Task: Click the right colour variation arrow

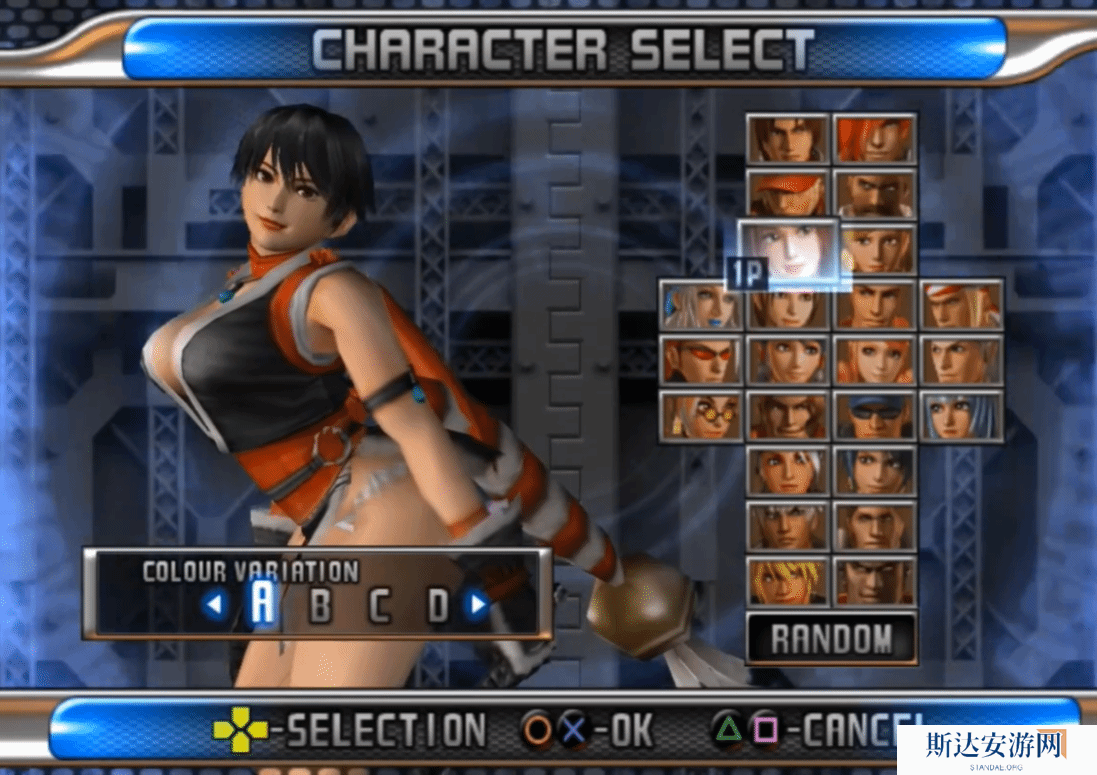Action: point(478,604)
